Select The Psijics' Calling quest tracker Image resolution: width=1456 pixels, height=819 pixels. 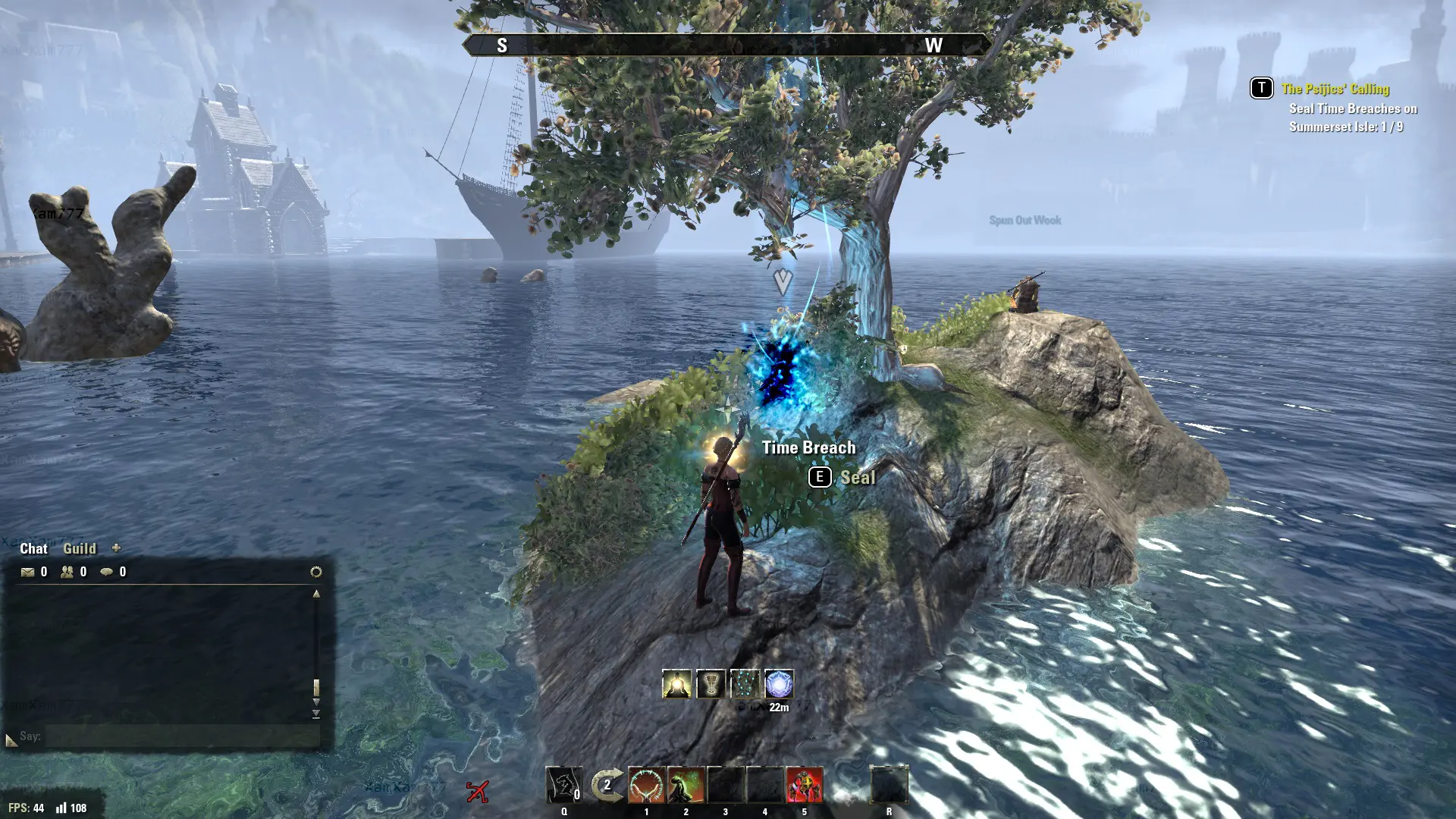click(x=1335, y=89)
